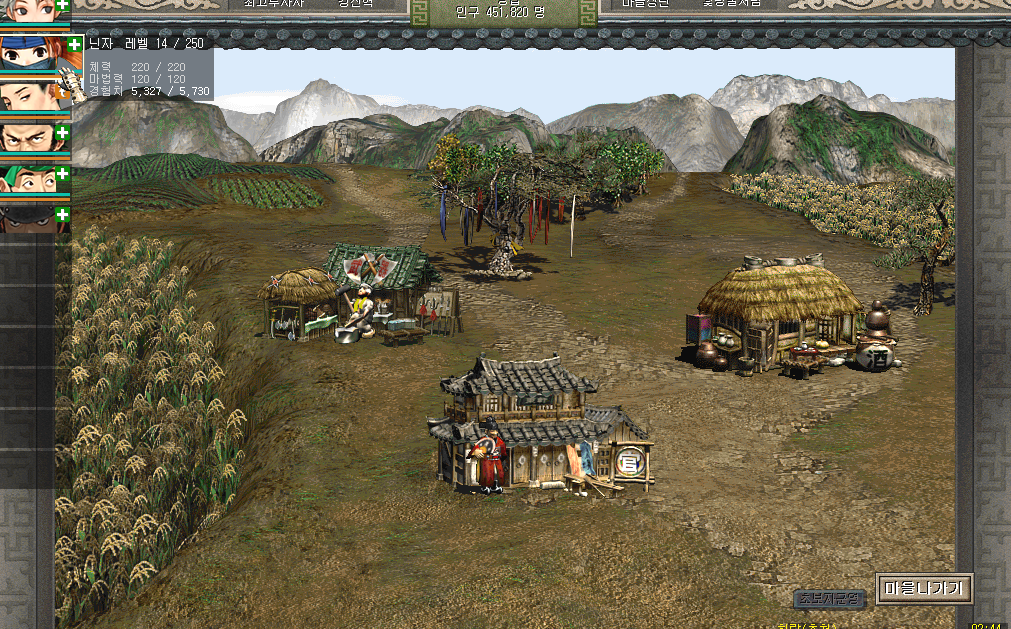The width and height of the screenshot is (1011, 629).
Task: Select the sleepy-eyed man party portrait
Action: point(30,97)
